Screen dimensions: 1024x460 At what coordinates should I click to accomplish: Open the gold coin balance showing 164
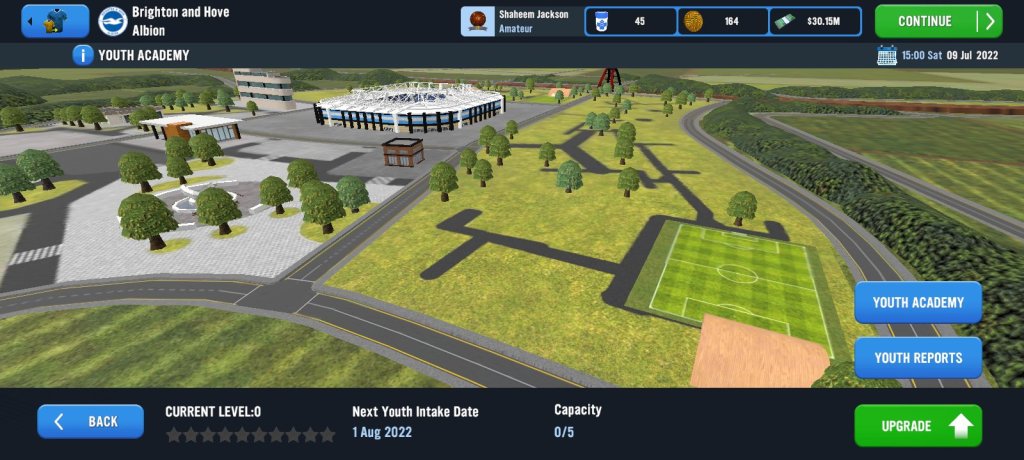tap(723, 21)
